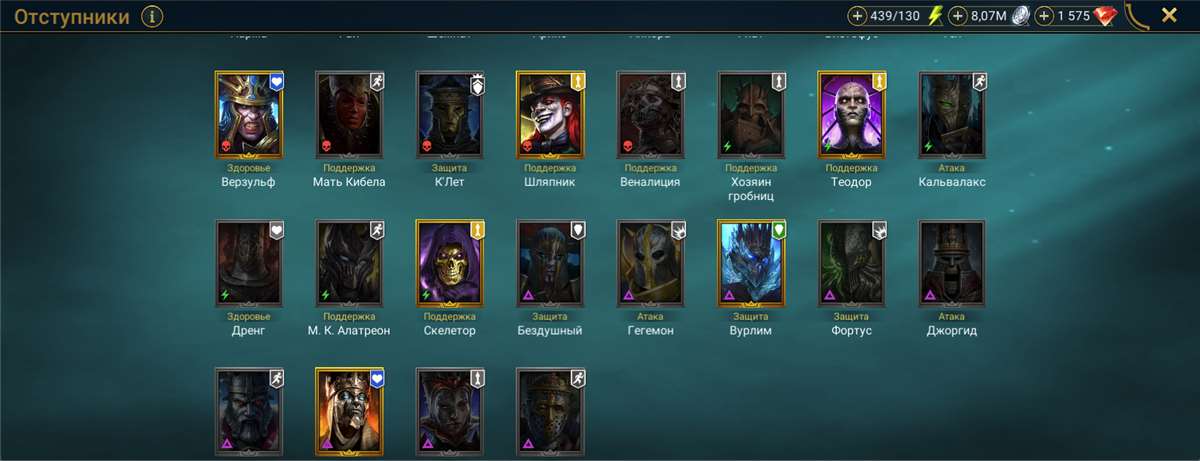
Task: Select the Гегемон champion portrait
Action: [x=651, y=263]
